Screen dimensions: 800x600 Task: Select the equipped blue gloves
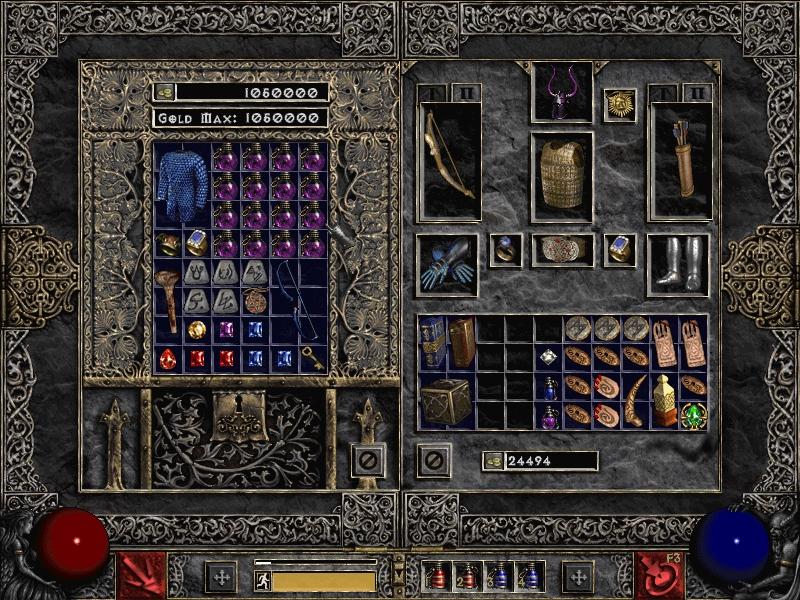pos(447,265)
